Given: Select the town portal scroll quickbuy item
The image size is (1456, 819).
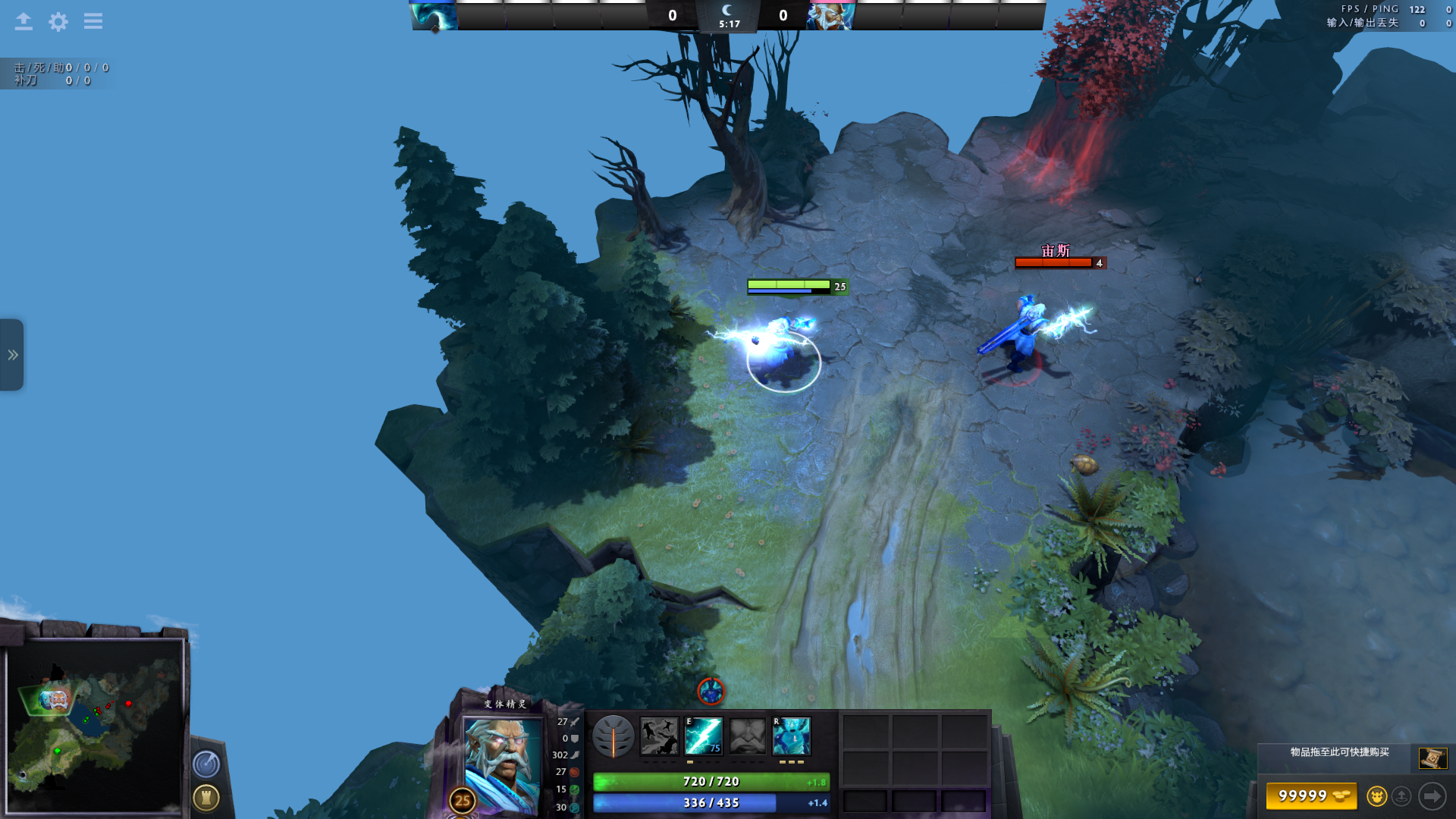Looking at the screenshot, I should [1432, 758].
